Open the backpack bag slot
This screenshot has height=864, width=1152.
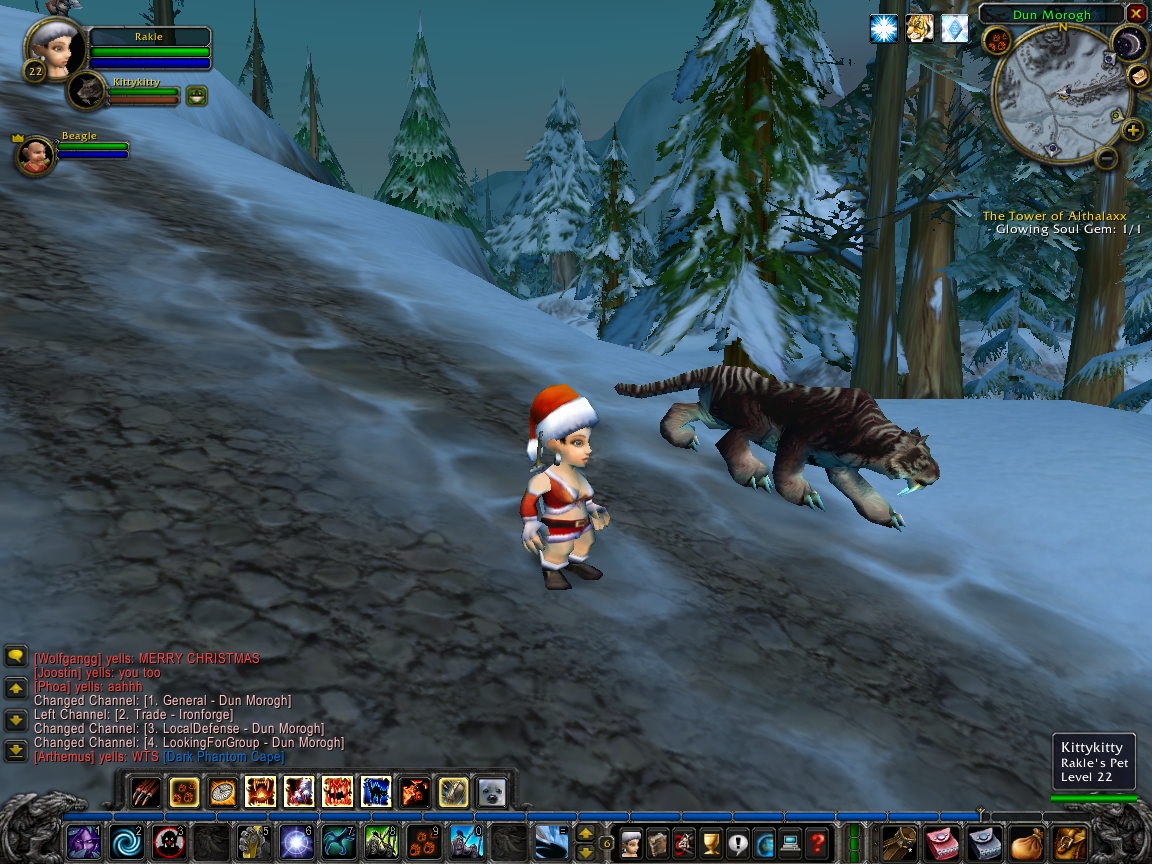[1070, 842]
